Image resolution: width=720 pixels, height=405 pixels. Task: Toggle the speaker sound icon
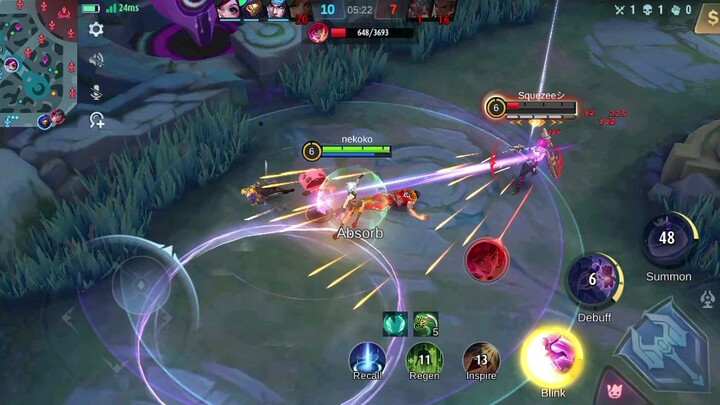point(97,60)
